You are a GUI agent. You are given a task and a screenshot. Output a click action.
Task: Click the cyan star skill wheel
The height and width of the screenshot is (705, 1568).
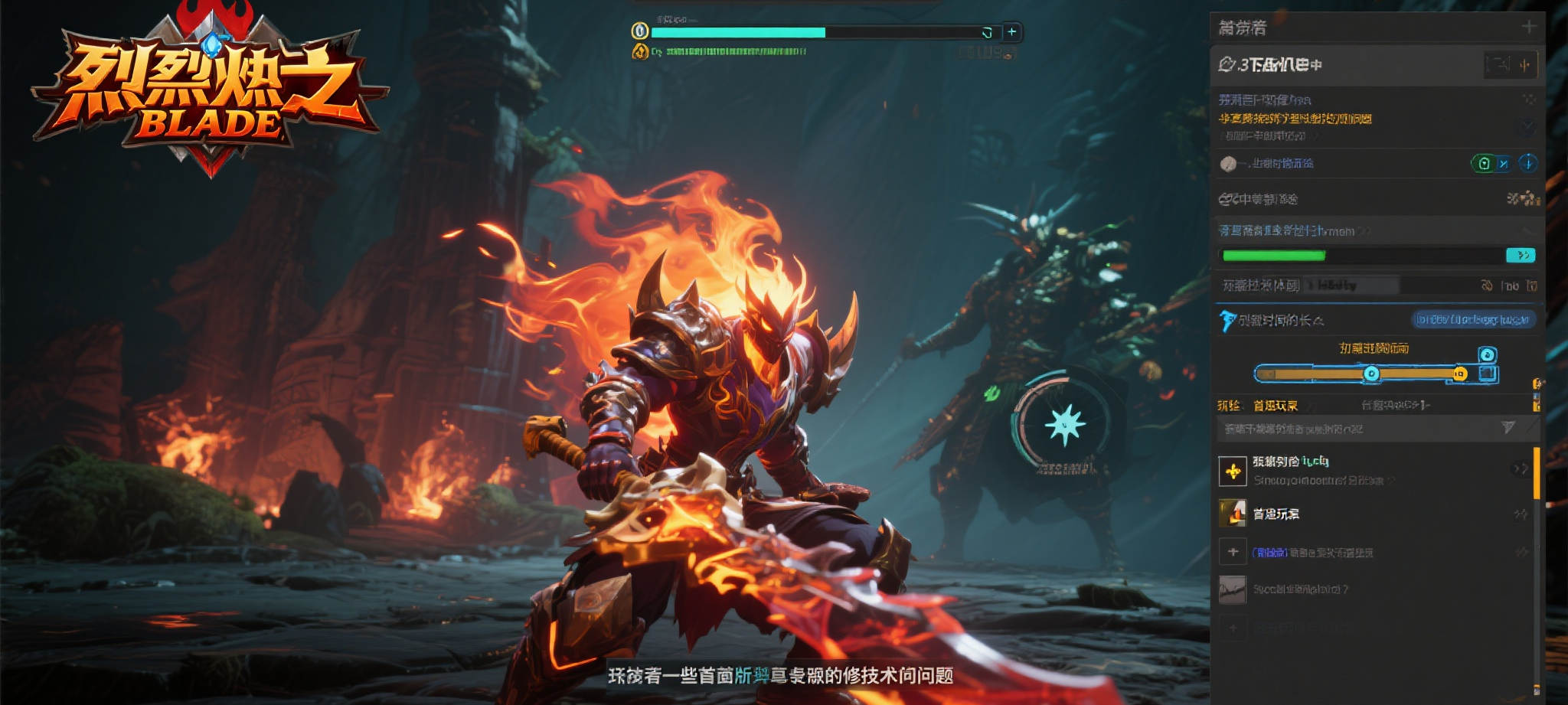[x=1064, y=423]
